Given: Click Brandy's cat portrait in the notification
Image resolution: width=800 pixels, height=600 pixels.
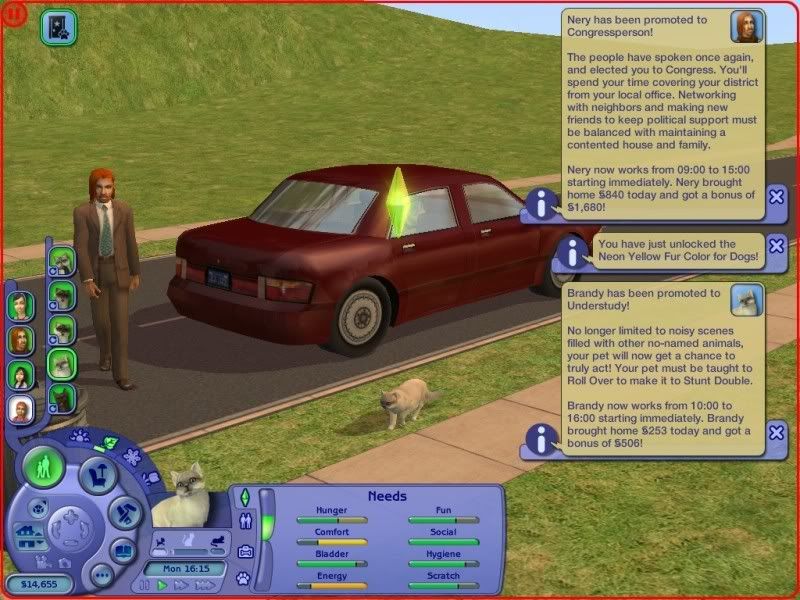Looking at the screenshot, I should pos(747,299).
